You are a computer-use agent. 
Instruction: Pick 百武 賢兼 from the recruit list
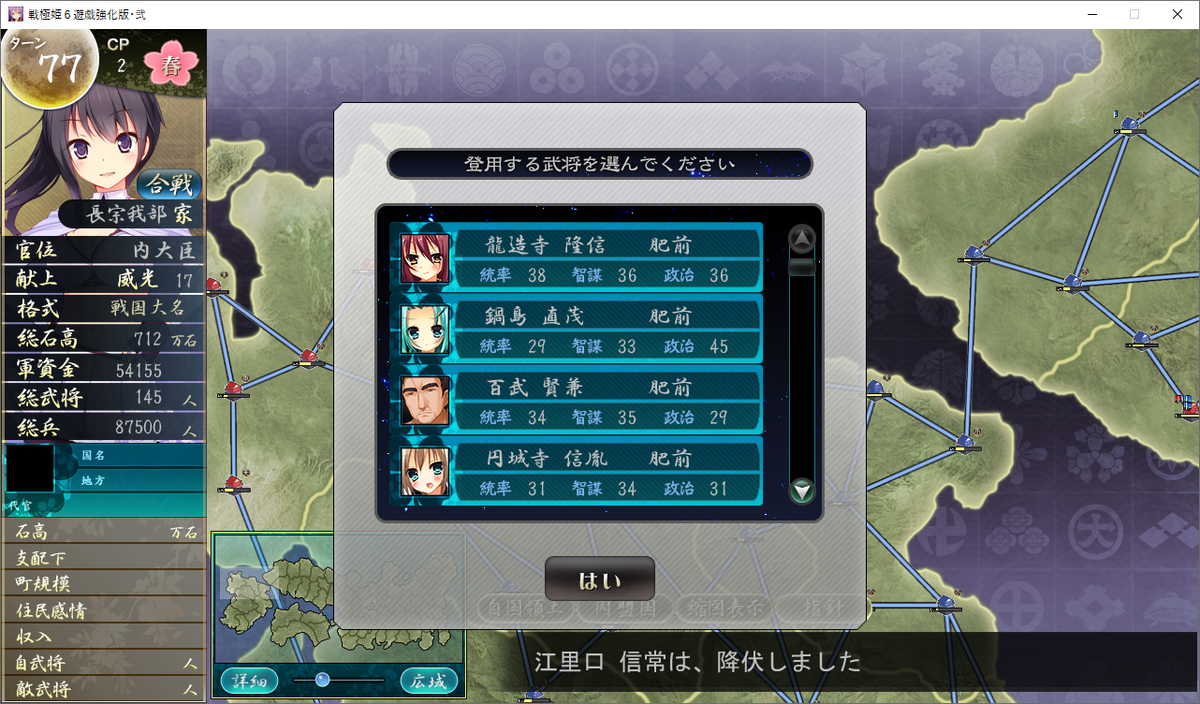577,400
